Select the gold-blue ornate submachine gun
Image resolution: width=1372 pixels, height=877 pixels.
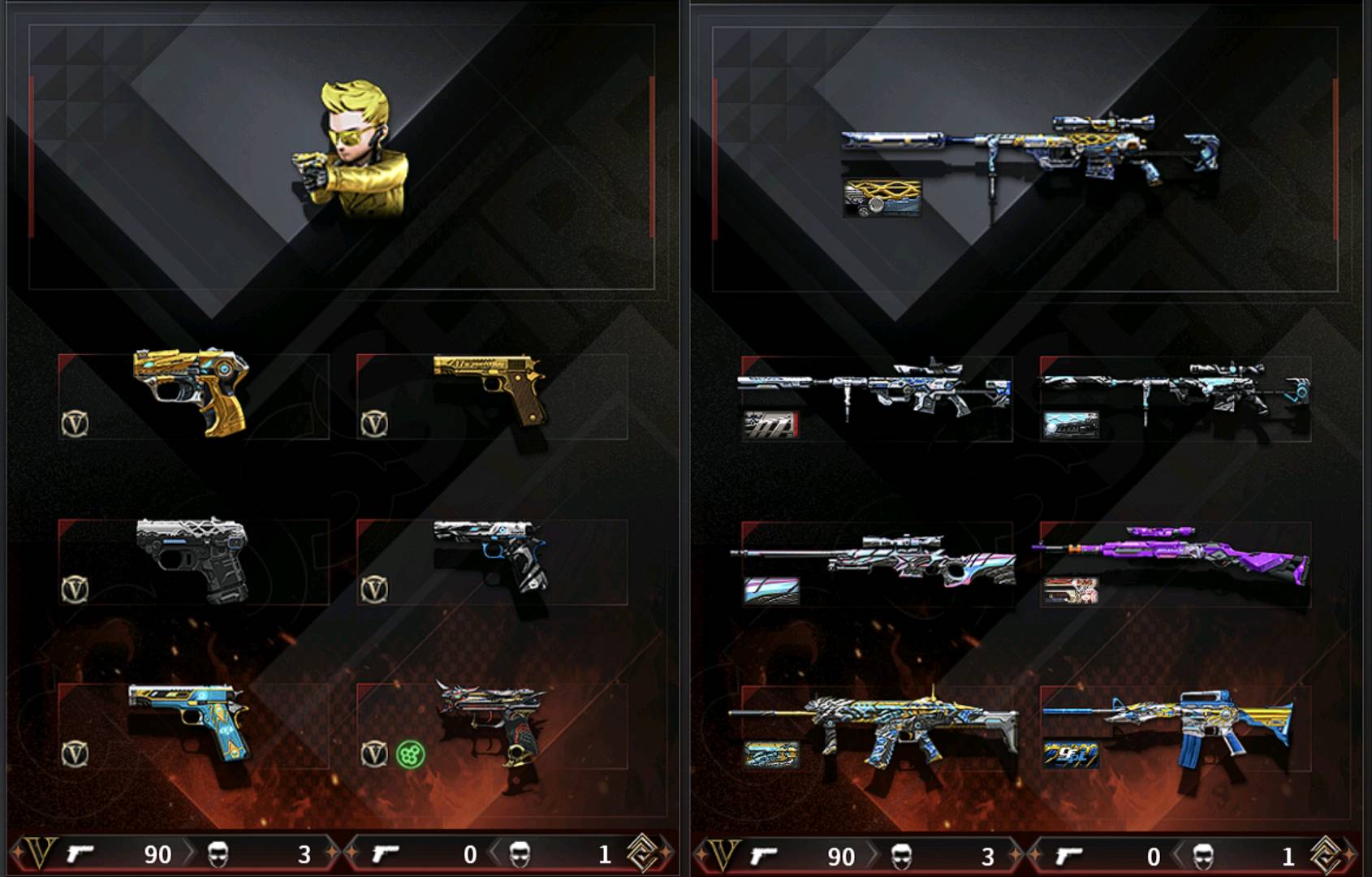(x=877, y=725)
